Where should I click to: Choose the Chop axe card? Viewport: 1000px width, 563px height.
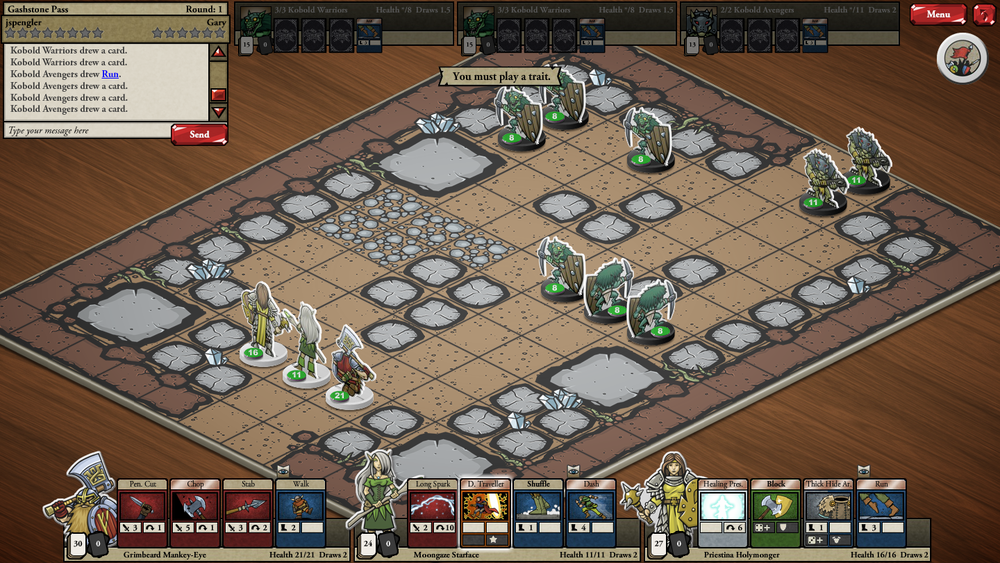click(195, 512)
